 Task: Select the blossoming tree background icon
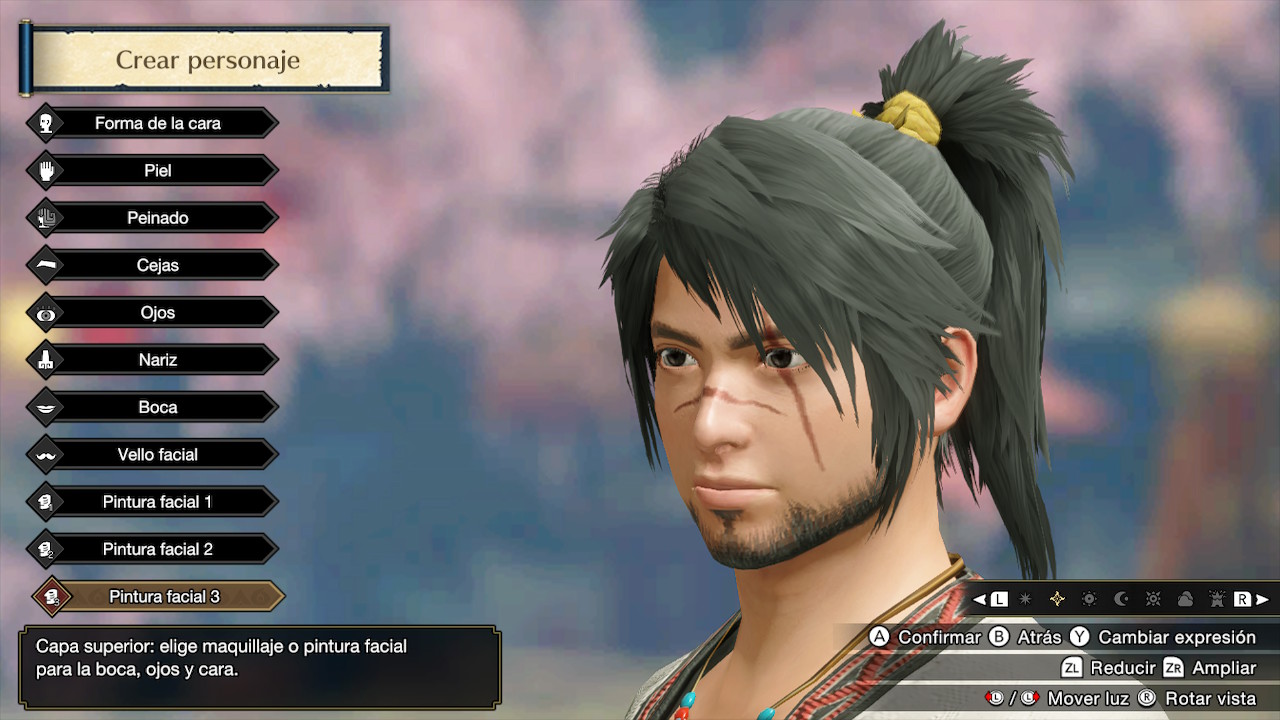coord(1217,599)
